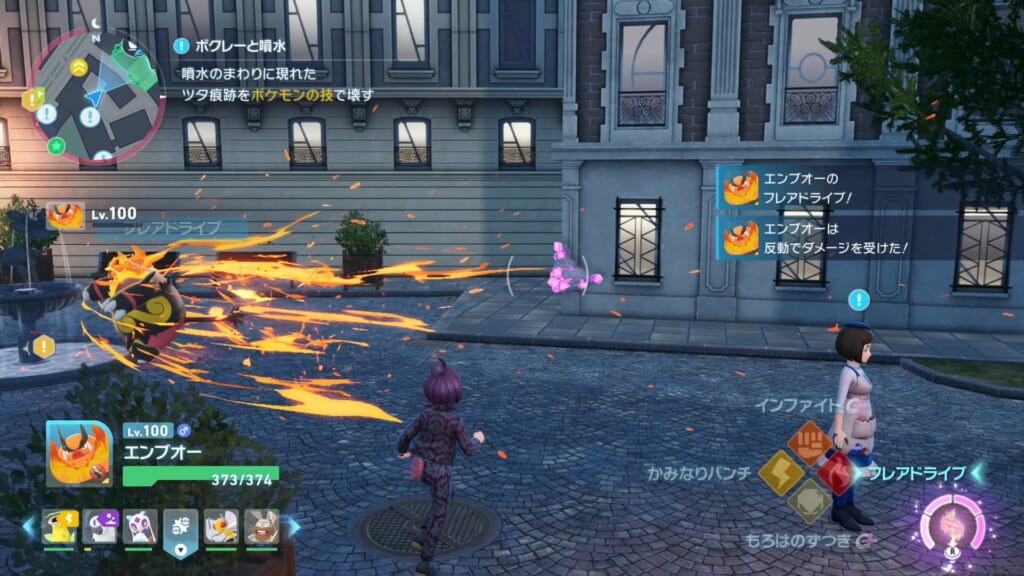The width and height of the screenshot is (1024, 576).
Task: Switch to the white-furred party Pokémon with purple badge
Action: click(x=99, y=526)
